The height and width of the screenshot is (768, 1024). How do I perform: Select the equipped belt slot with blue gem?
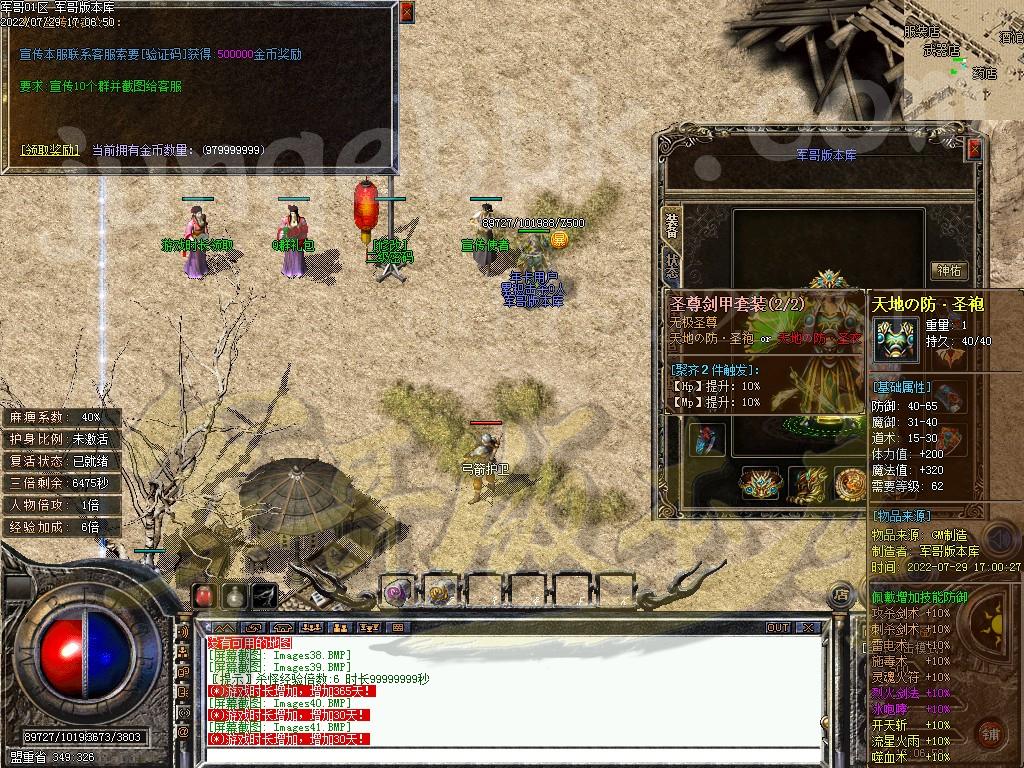tap(758, 484)
